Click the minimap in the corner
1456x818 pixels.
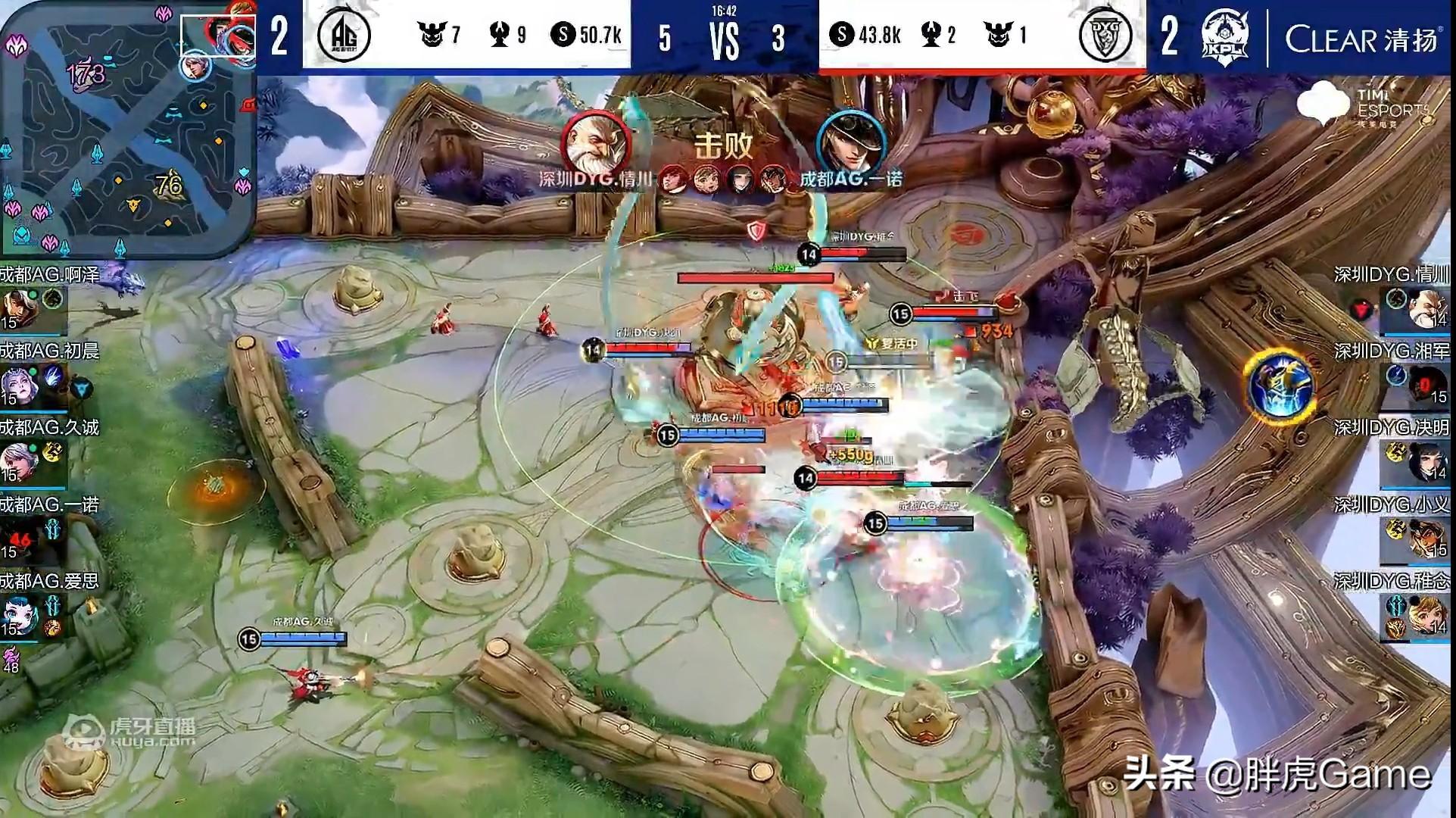(127, 127)
